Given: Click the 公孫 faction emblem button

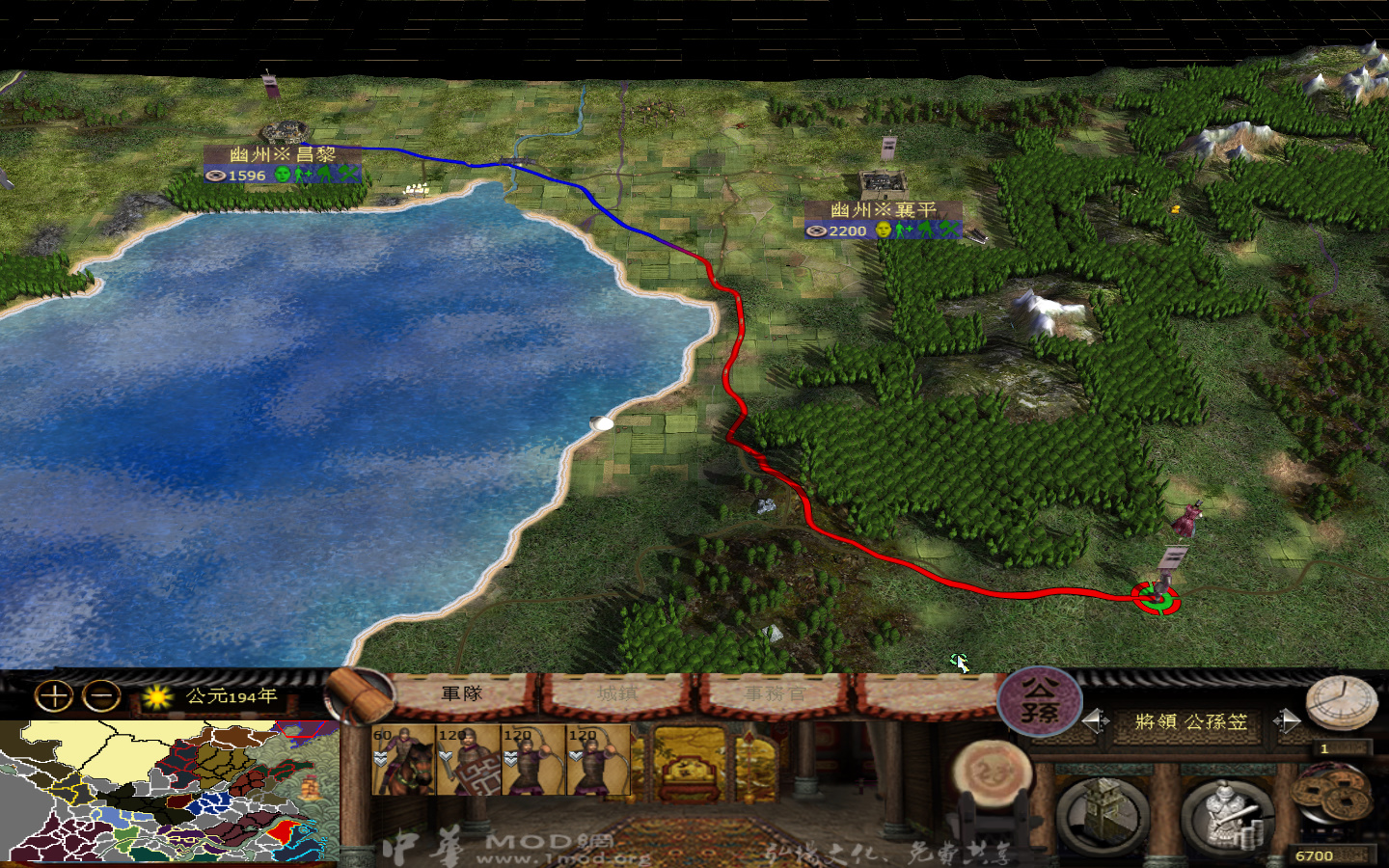Looking at the screenshot, I should [x=1038, y=702].
